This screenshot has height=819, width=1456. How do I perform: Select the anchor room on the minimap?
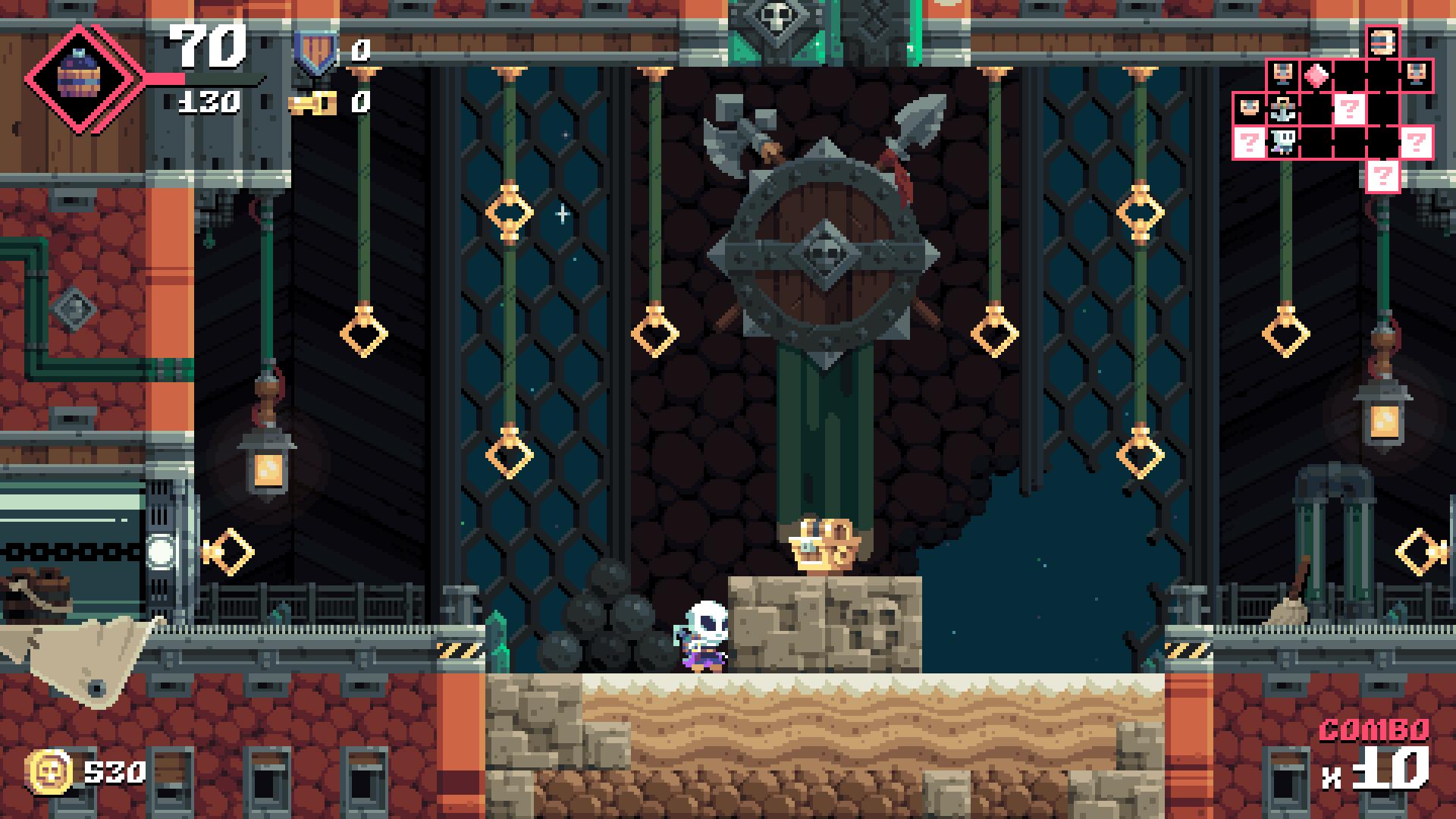point(1283,109)
